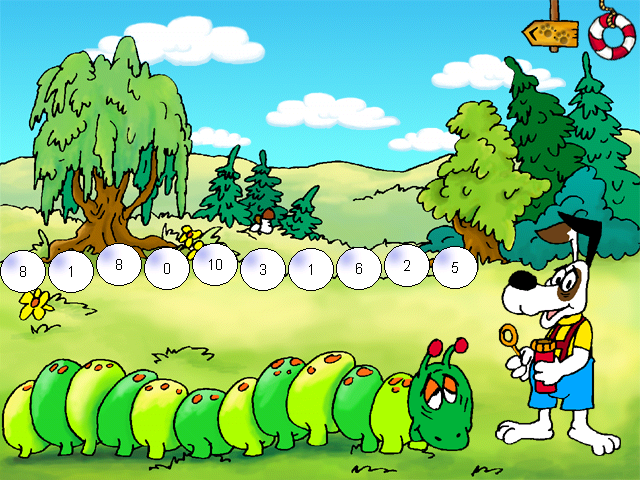This screenshot has height=480, width=640.
Task: Select the number 2 bubble
Action: point(406,266)
